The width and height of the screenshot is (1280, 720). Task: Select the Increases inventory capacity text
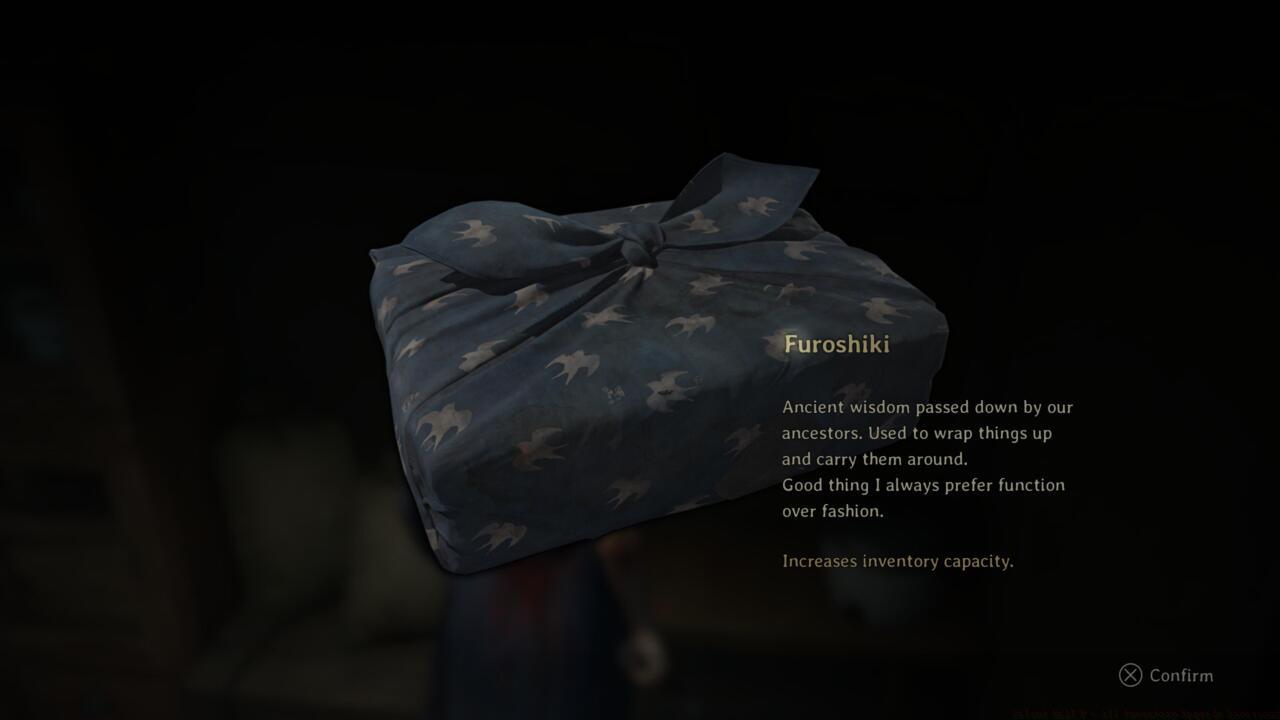click(897, 561)
